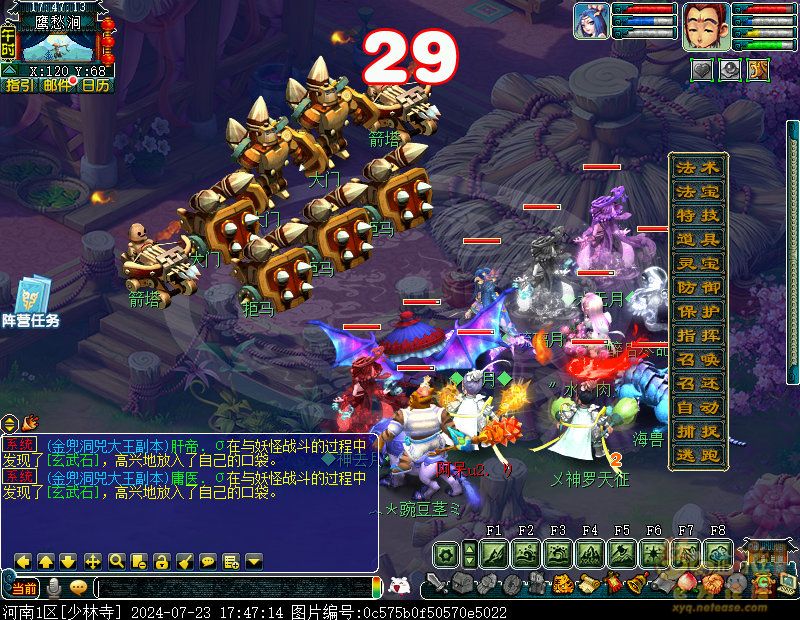
Task: Click the chat input field
Action: [235, 588]
